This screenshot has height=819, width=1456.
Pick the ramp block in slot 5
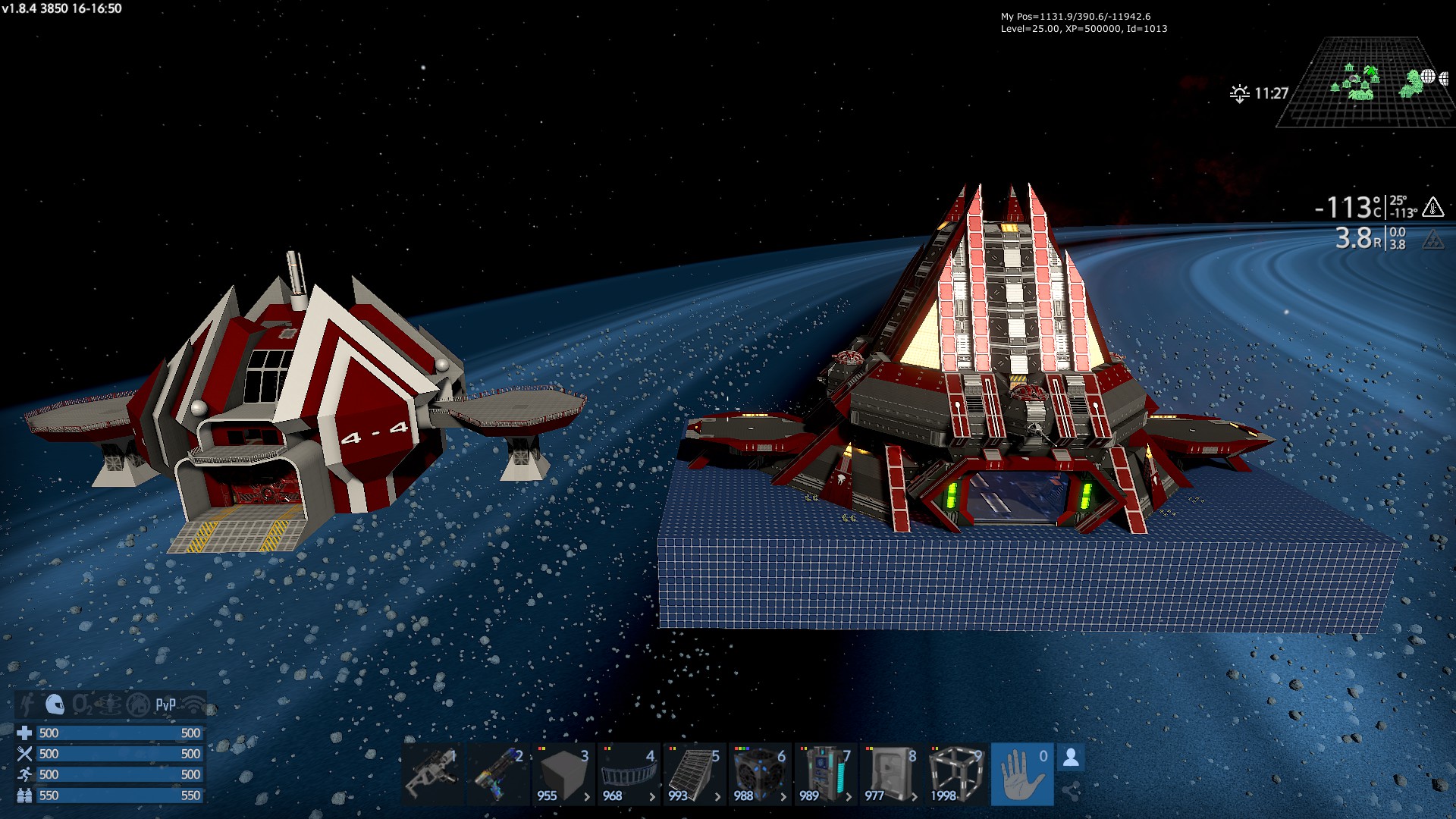695,774
